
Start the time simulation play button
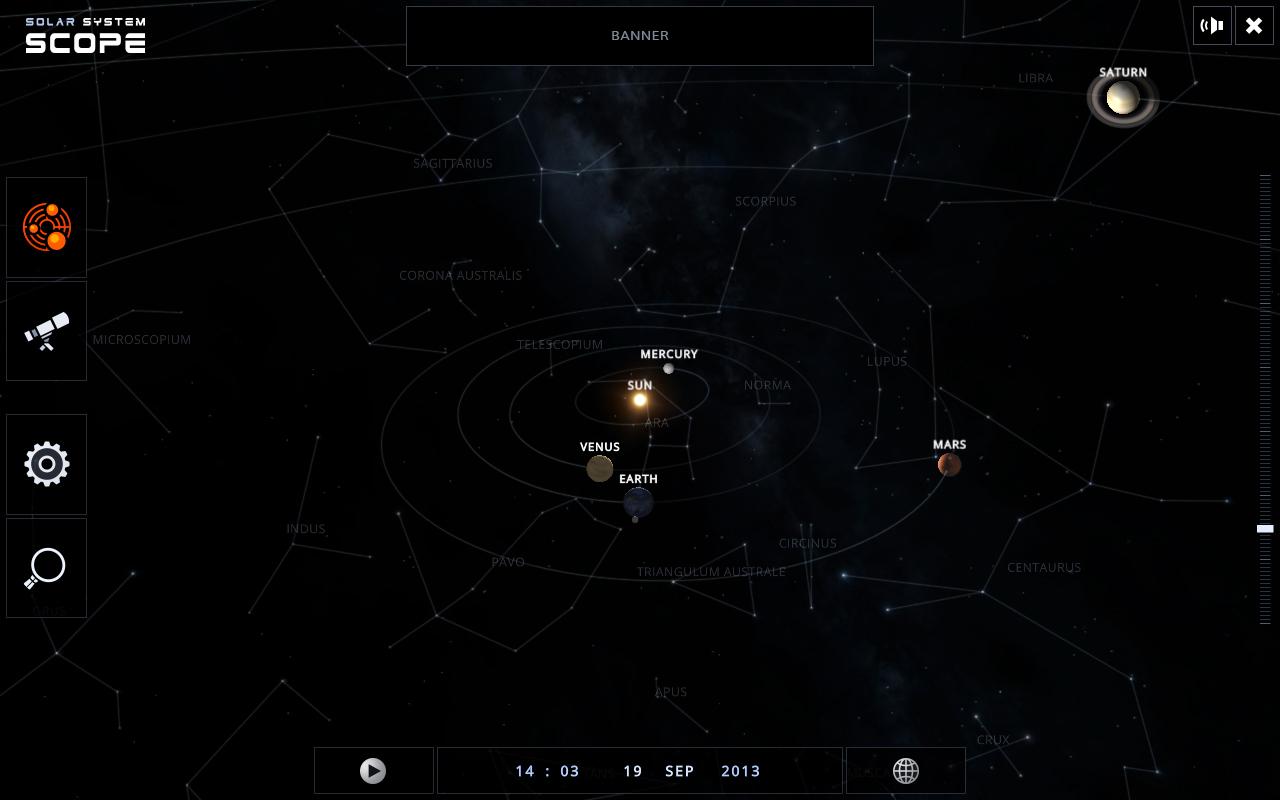pos(373,771)
